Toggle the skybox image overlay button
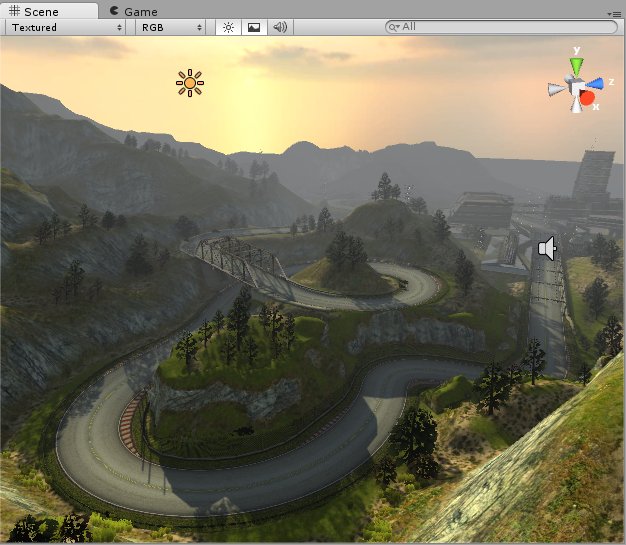626x545 pixels. pos(254,27)
